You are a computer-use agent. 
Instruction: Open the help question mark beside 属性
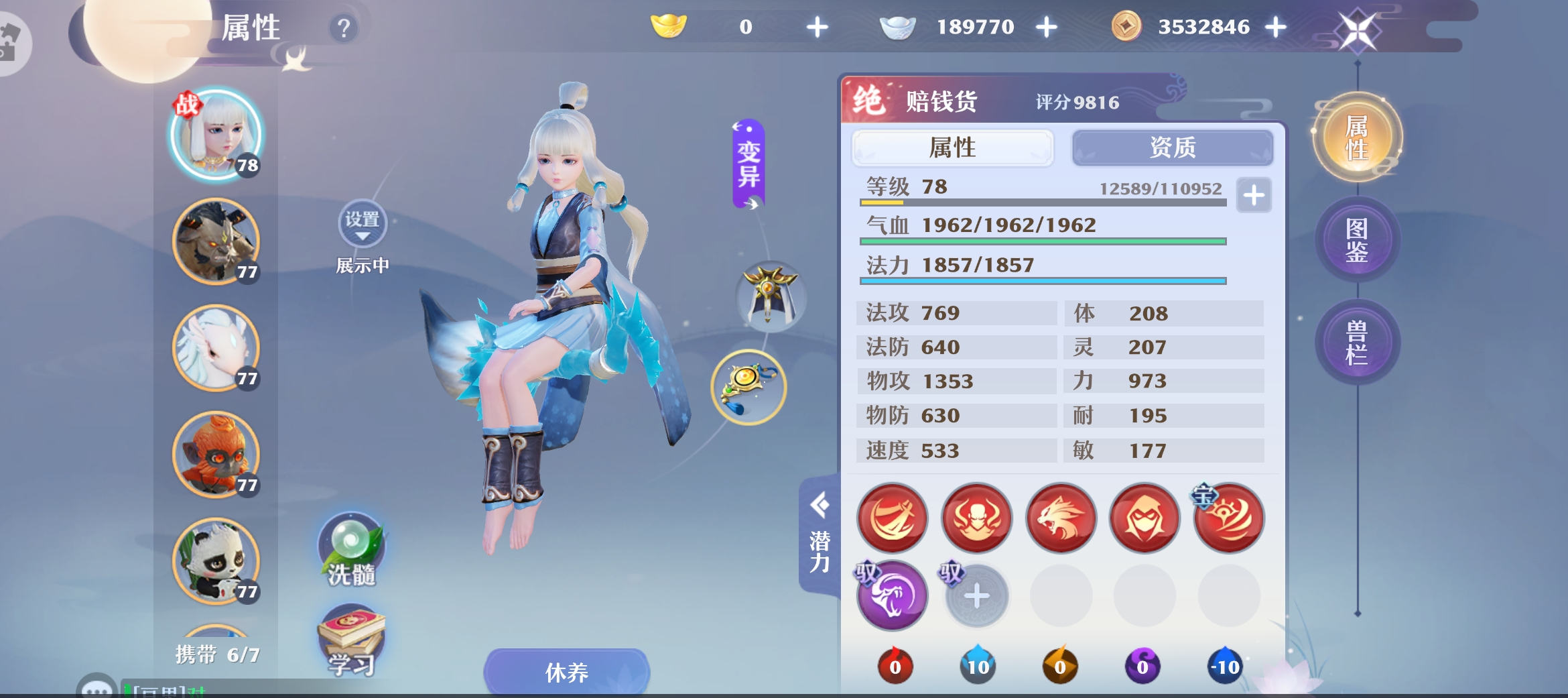click(343, 27)
